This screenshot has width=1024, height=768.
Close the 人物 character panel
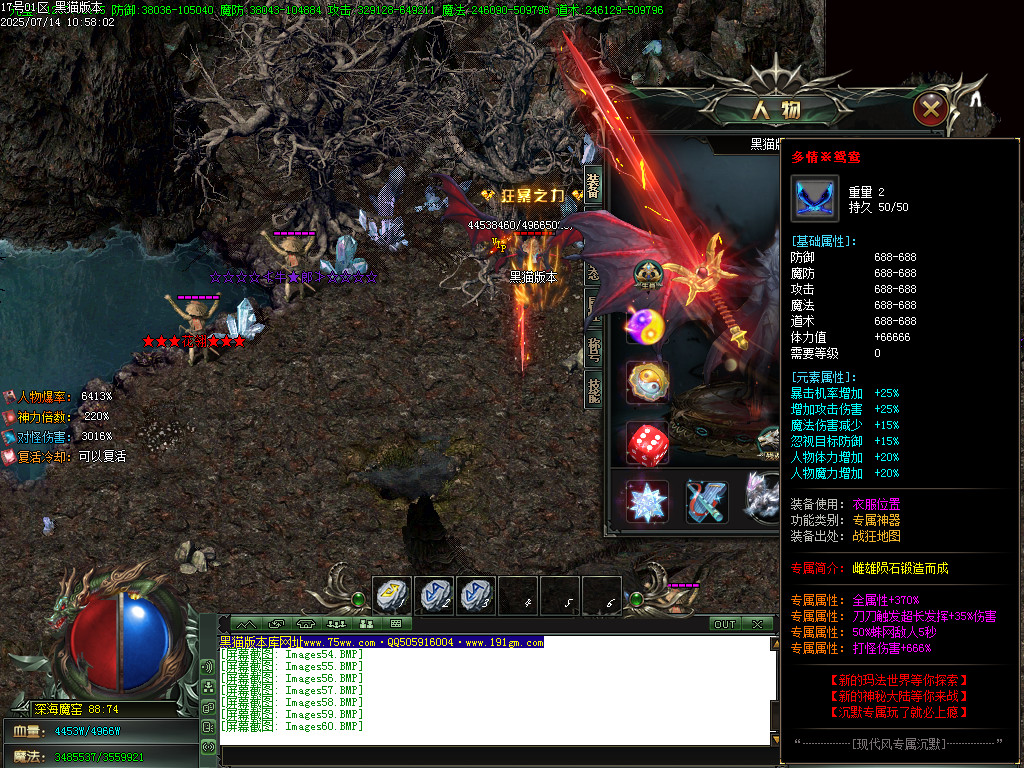pos(931,108)
